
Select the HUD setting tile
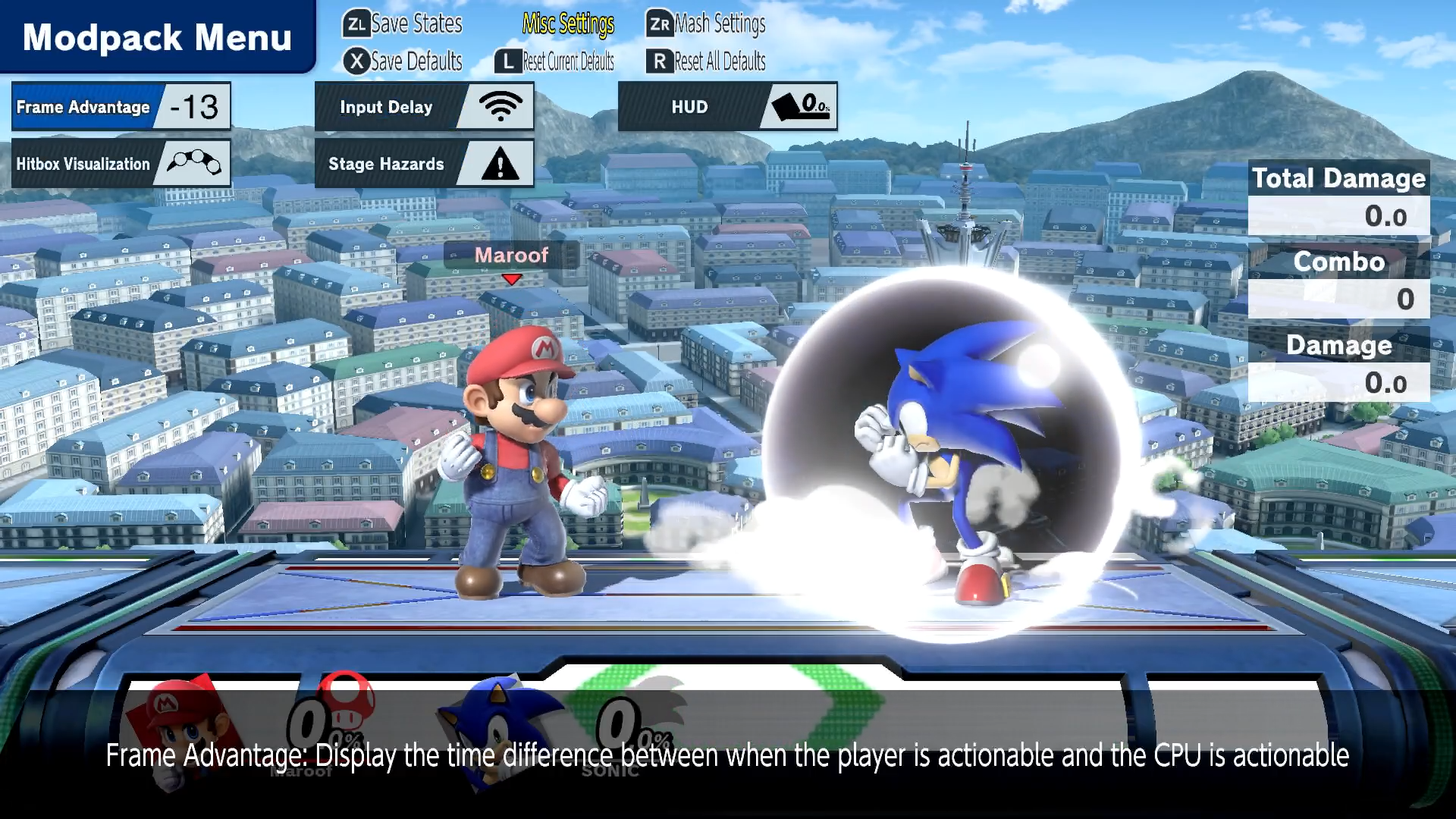coord(727,107)
